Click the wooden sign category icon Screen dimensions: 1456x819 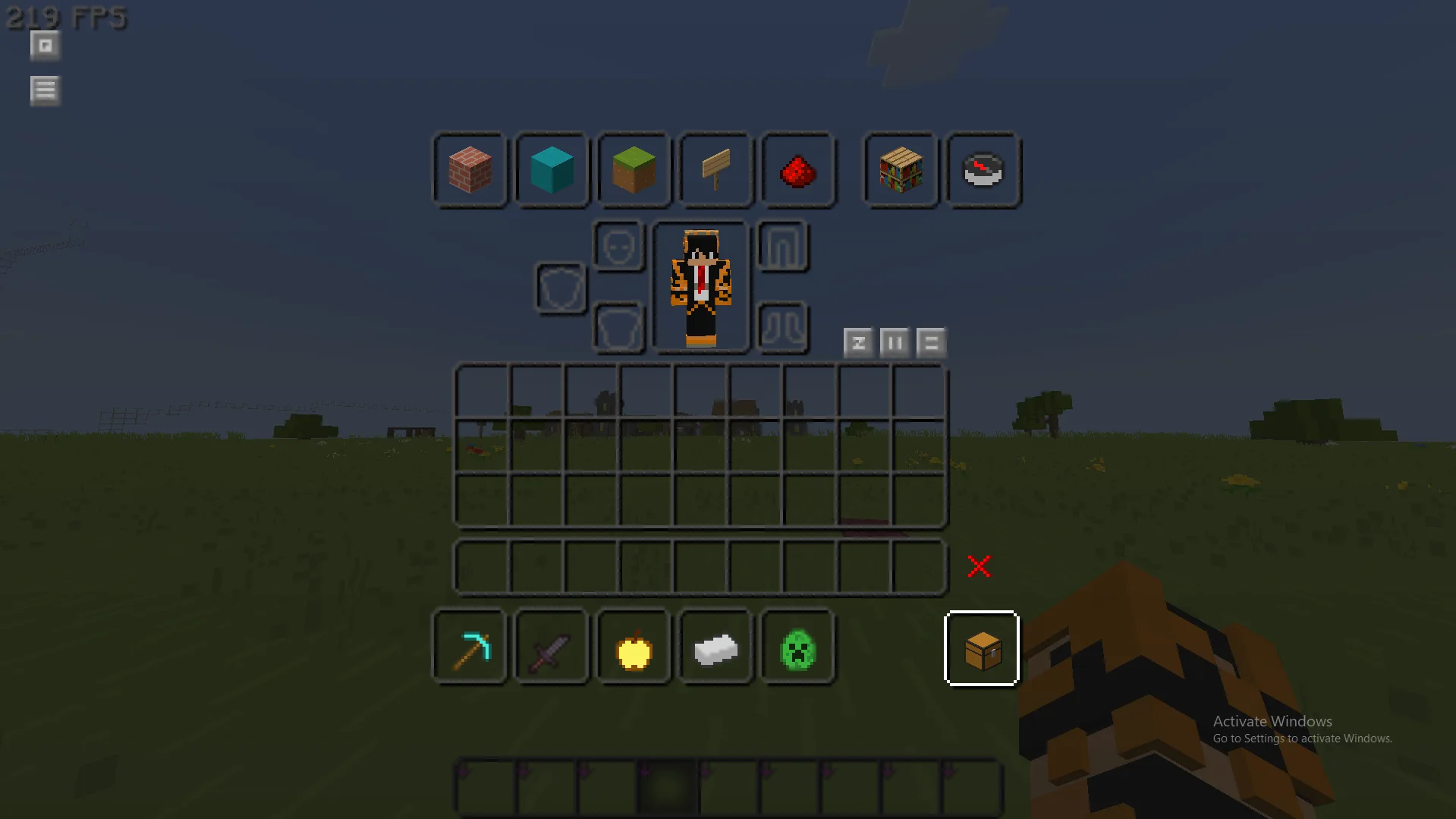pyautogui.click(x=715, y=172)
